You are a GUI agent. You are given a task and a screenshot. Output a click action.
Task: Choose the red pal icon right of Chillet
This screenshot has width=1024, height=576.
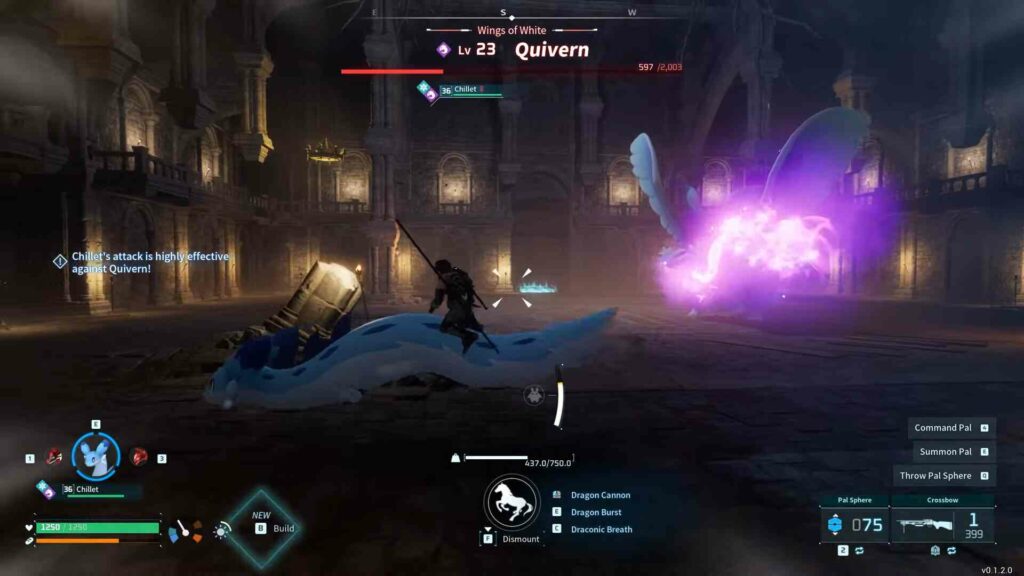tap(139, 456)
